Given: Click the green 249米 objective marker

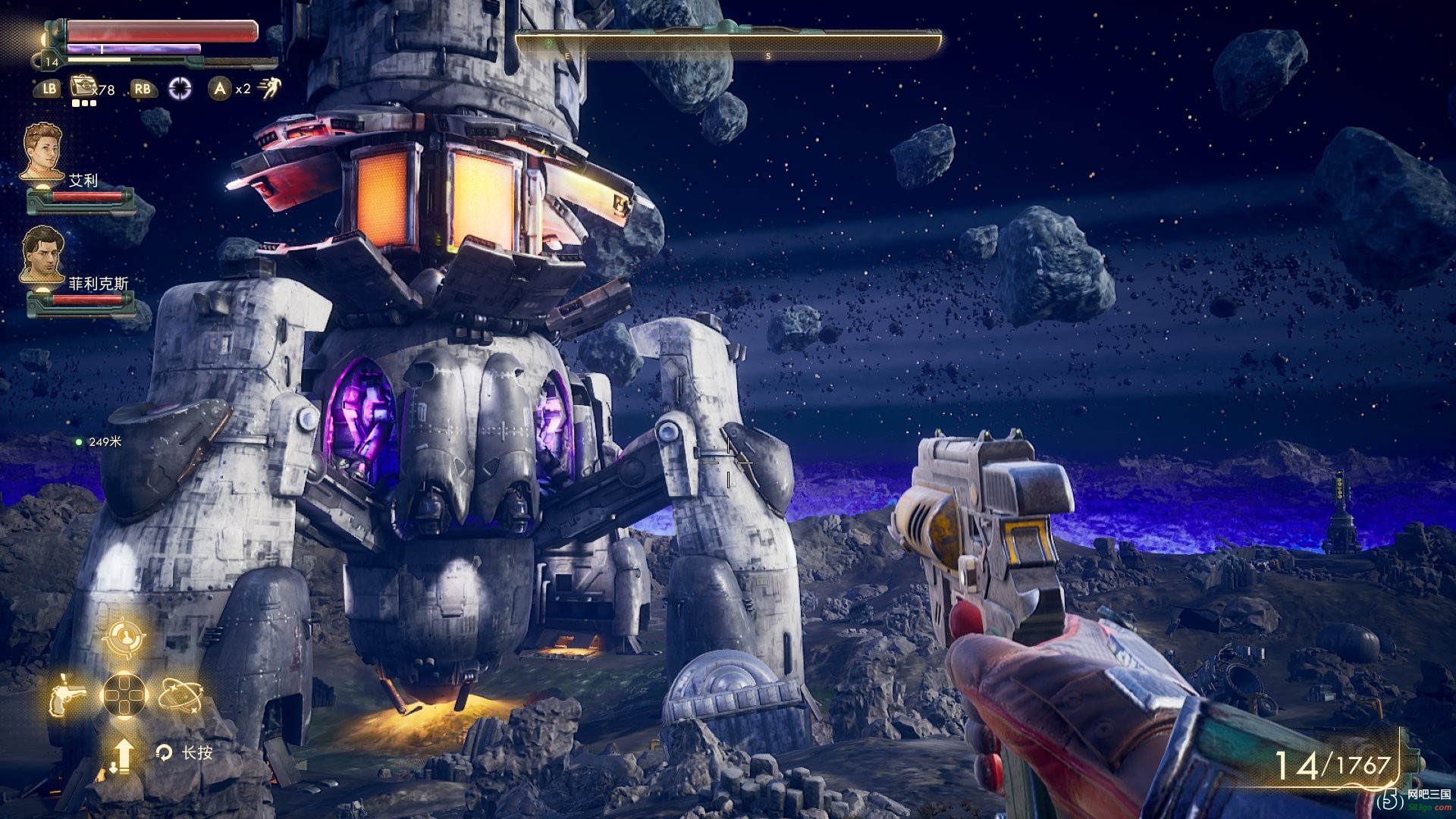Looking at the screenshot, I should tap(79, 441).
